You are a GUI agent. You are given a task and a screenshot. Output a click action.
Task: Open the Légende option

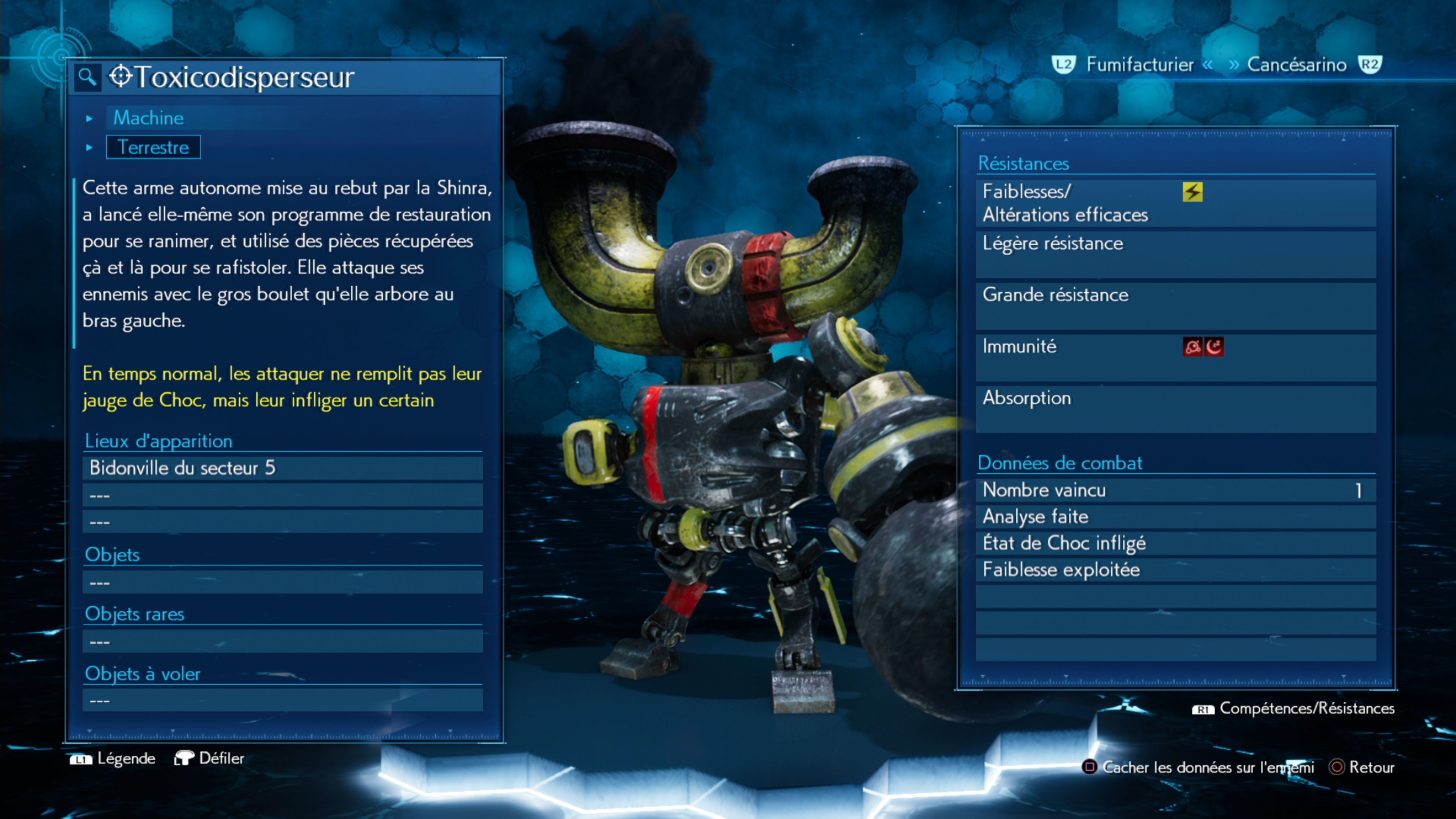(113, 758)
